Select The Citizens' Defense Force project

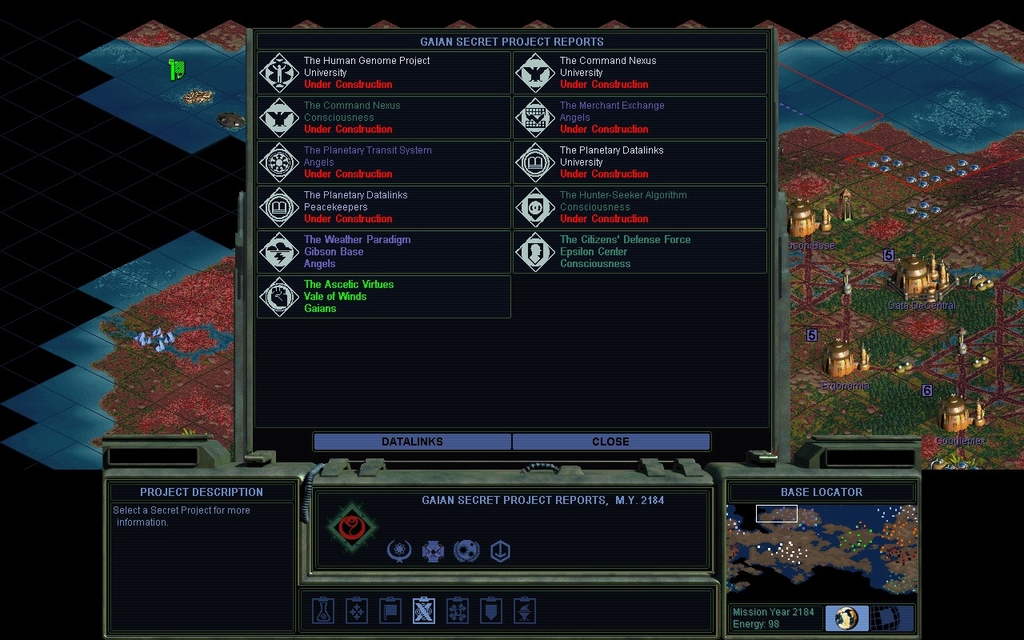[x=640, y=252]
